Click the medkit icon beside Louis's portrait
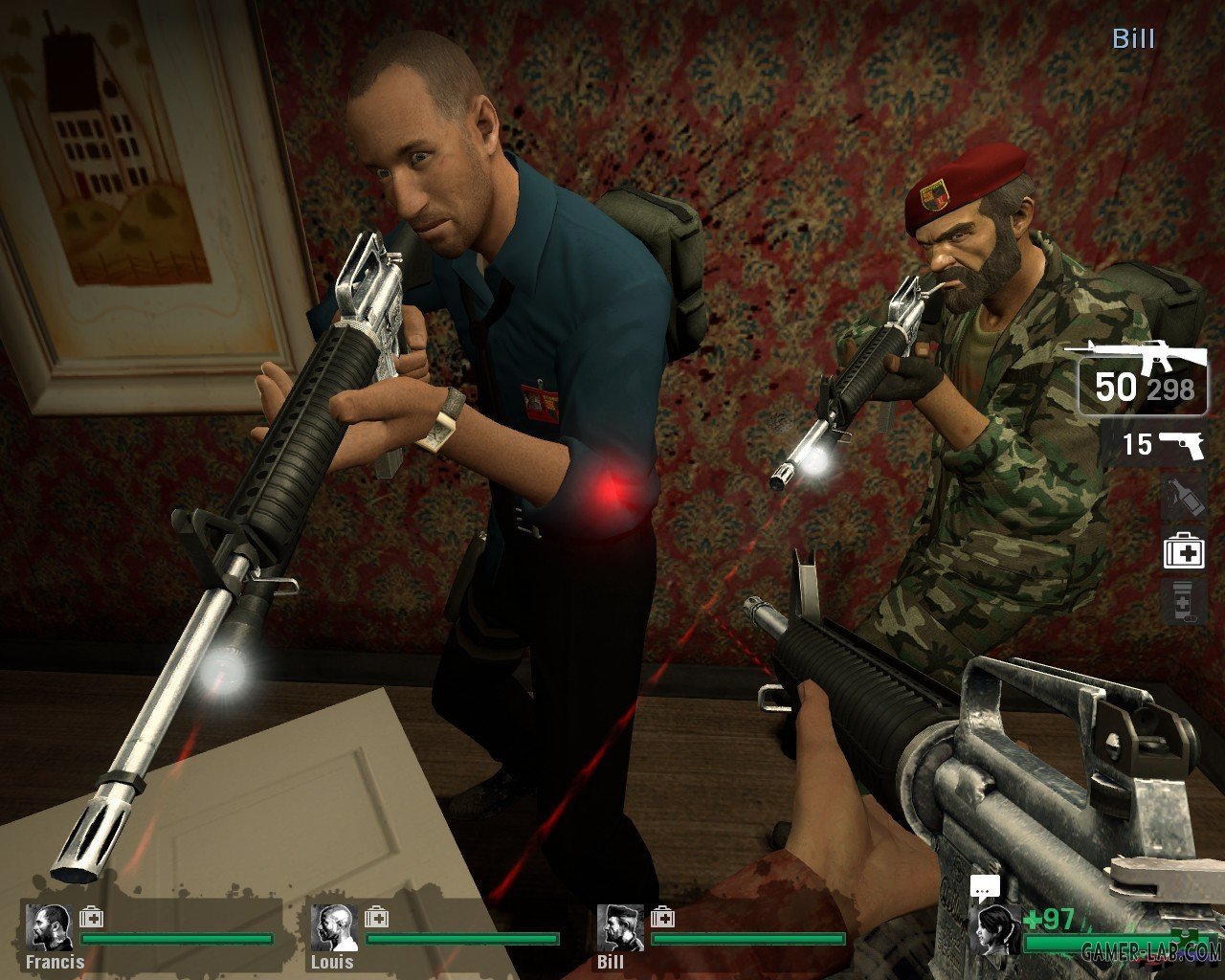The height and width of the screenshot is (980, 1225). [376, 918]
